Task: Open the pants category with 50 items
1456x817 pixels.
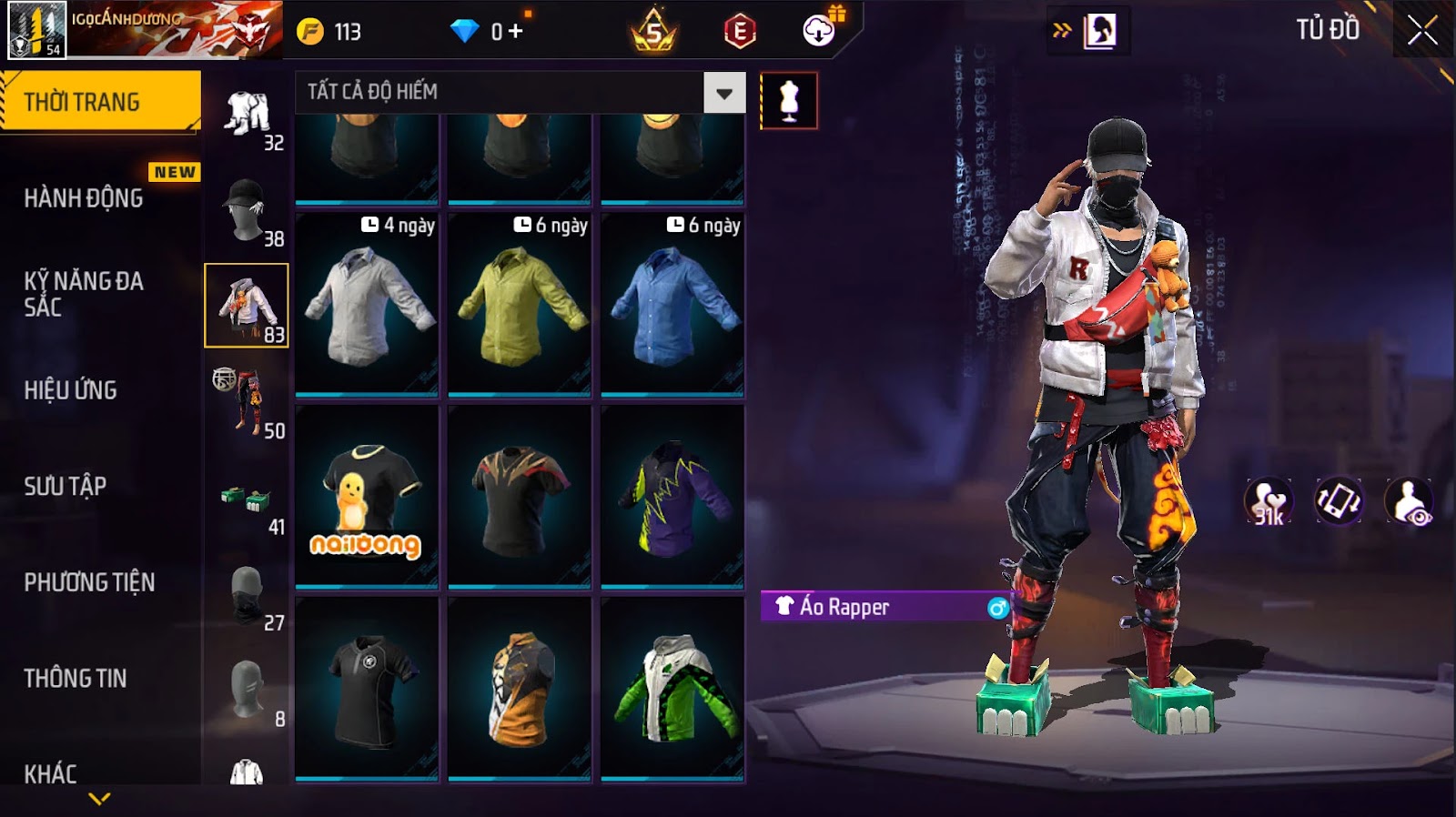Action: click(x=247, y=402)
